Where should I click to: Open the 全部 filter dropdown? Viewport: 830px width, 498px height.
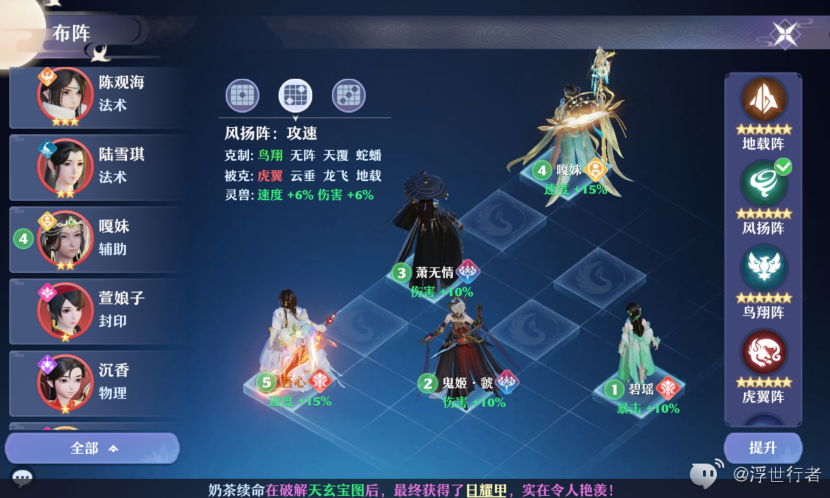[x=93, y=448]
